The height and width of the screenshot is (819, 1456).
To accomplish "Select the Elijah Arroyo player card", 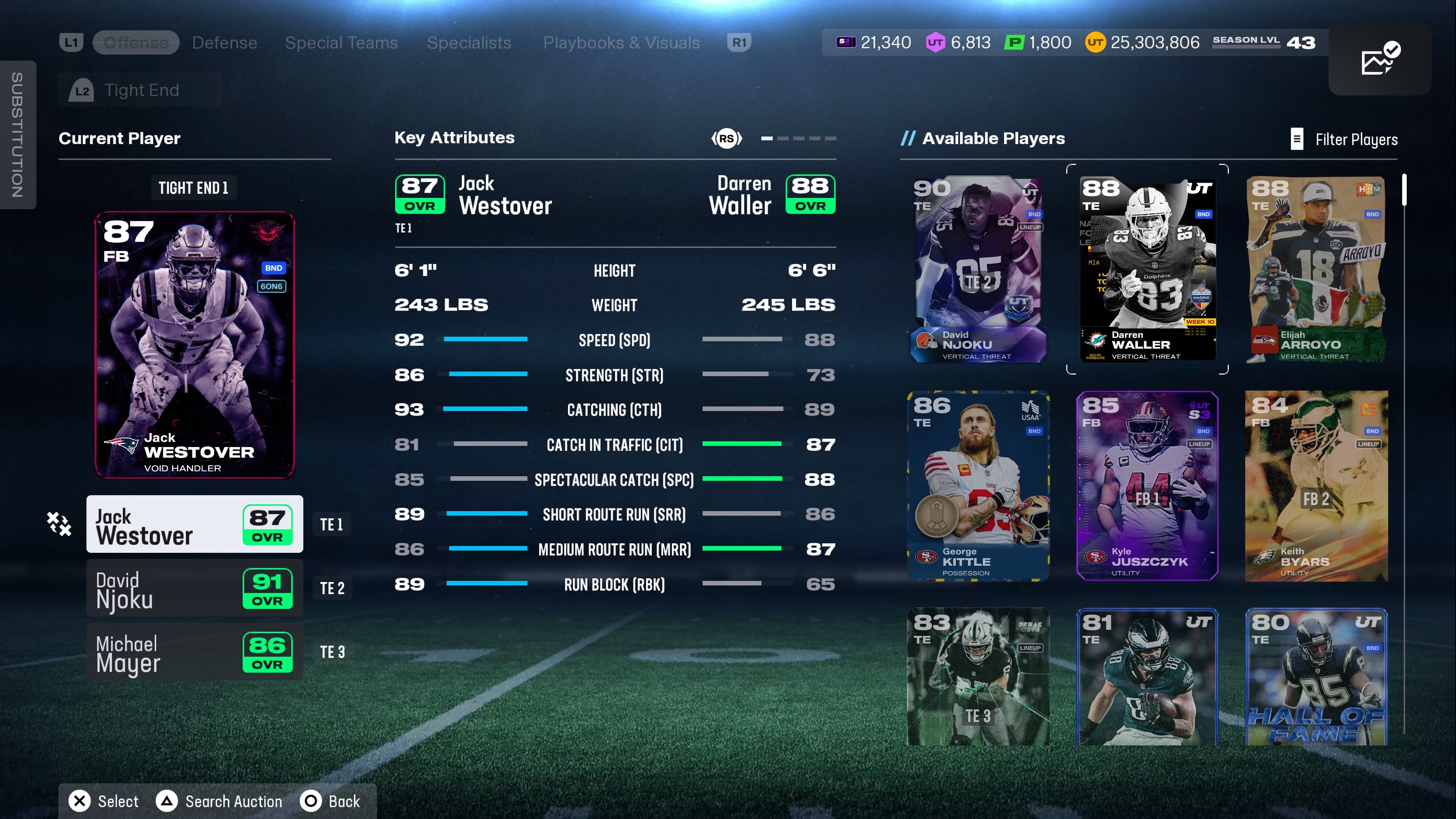I will [1316, 269].
